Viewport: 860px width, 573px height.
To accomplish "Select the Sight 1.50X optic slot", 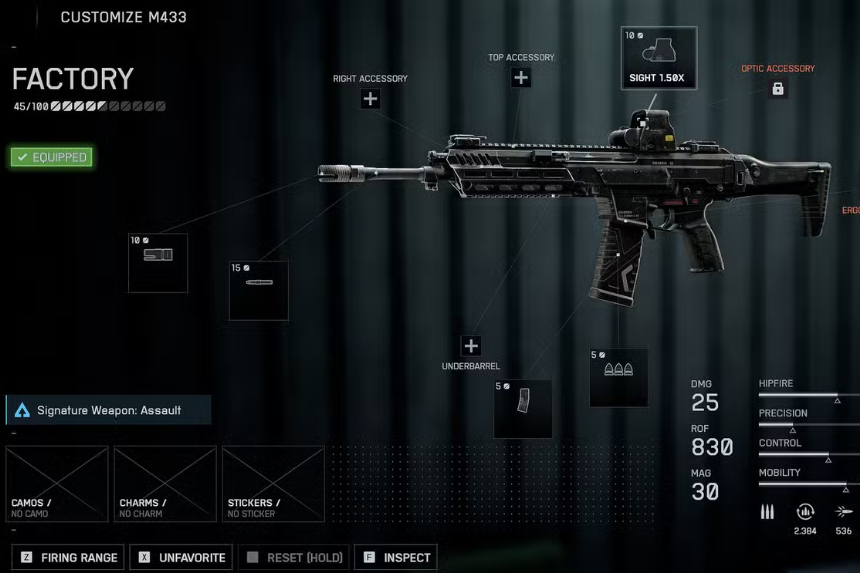I will coord(658,58).
